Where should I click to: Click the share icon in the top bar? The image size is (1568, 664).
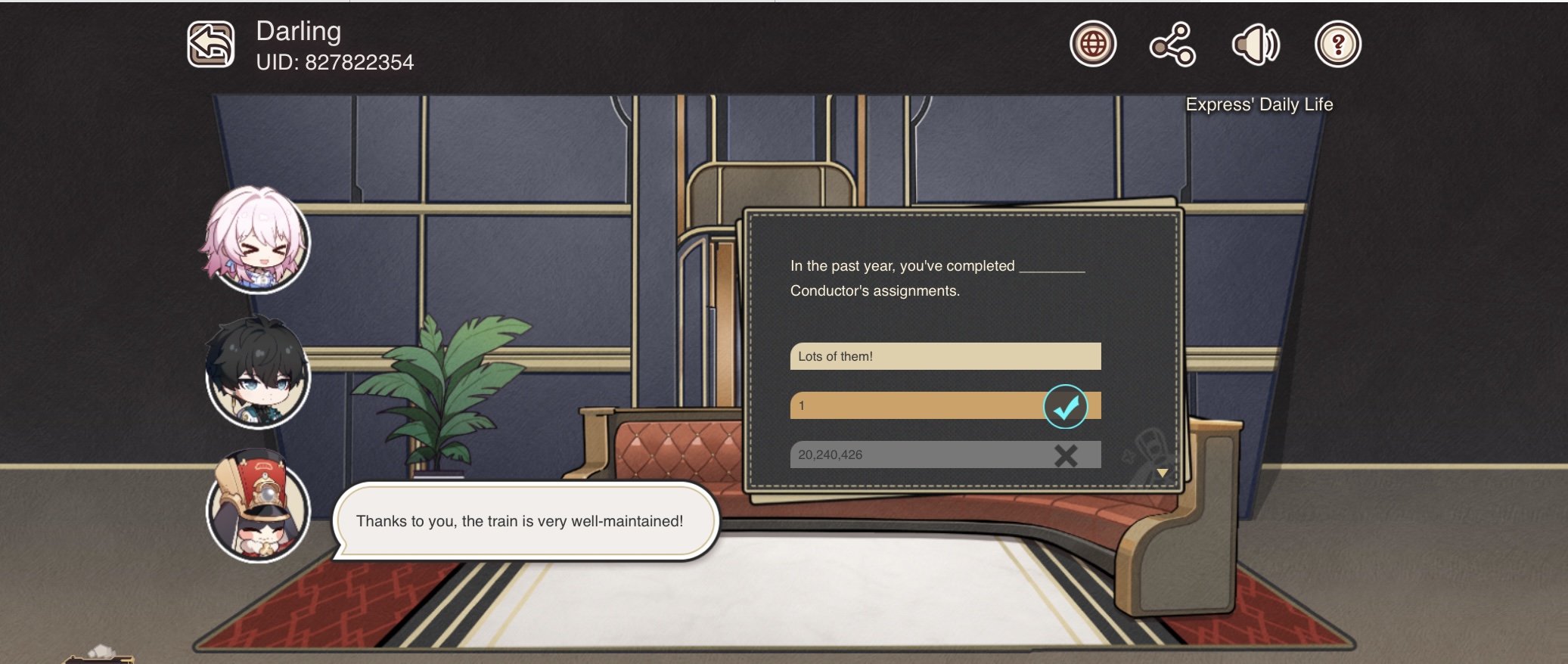click(x=1174, y=44)
